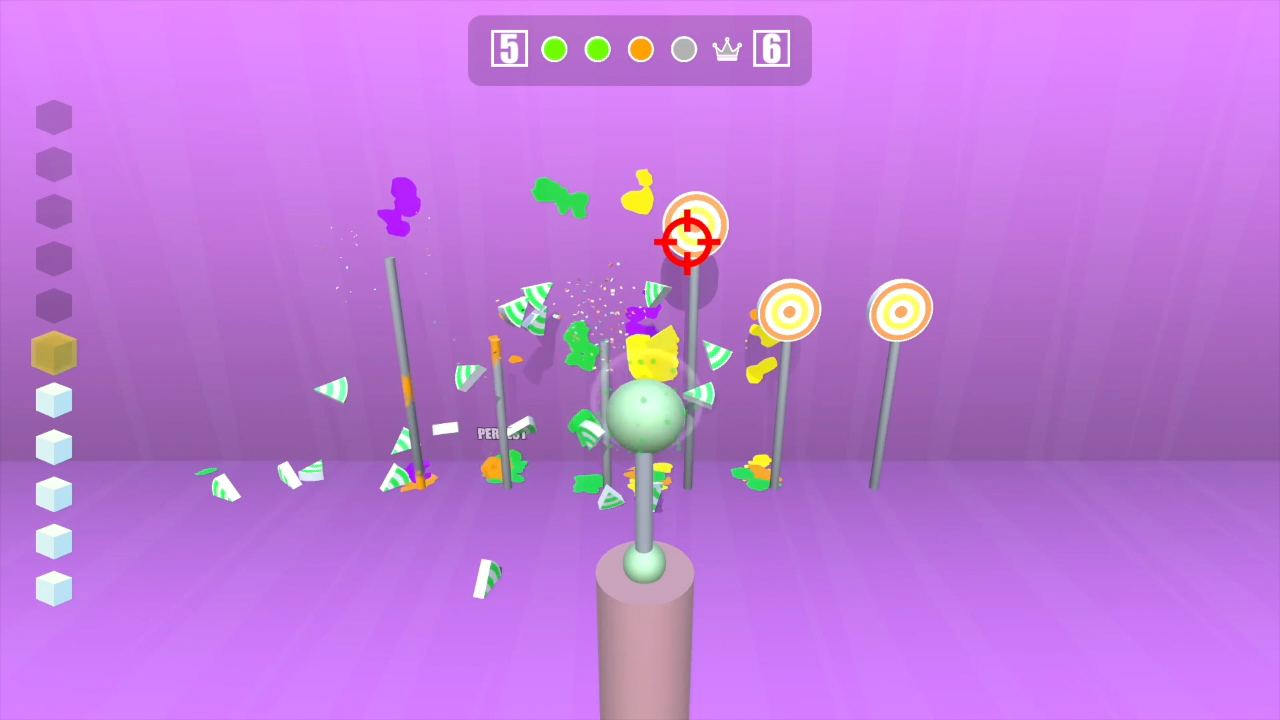This screenshot has width=1280, height=720.
Task: Click the bottom white cube in the sidebar
Action: pyautogui.click(x=53, y=590)
